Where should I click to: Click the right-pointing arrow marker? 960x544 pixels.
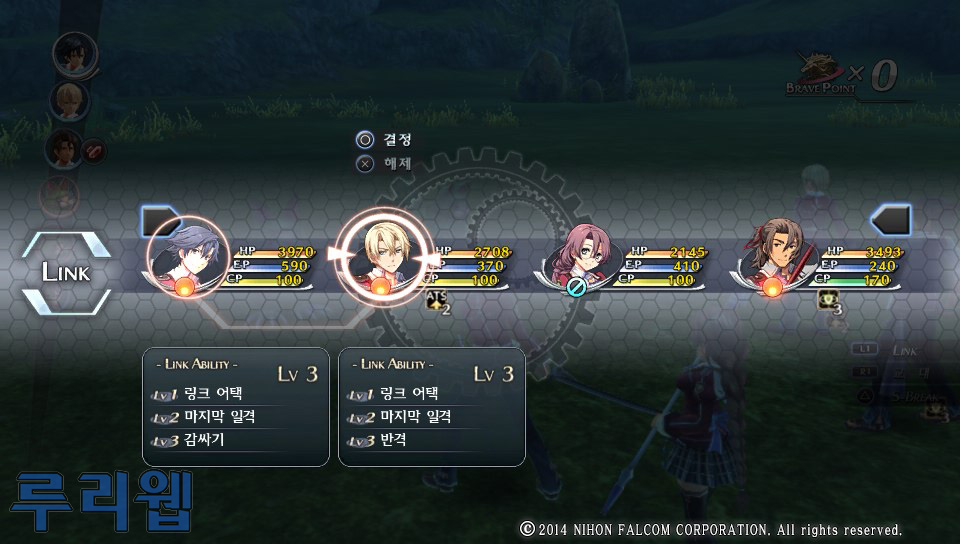click(x=160, y=220)
